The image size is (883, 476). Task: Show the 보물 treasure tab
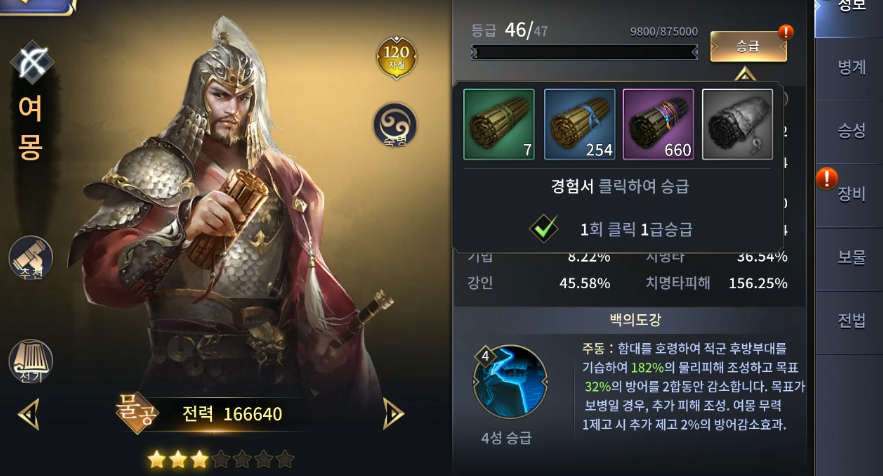[851, 256]
